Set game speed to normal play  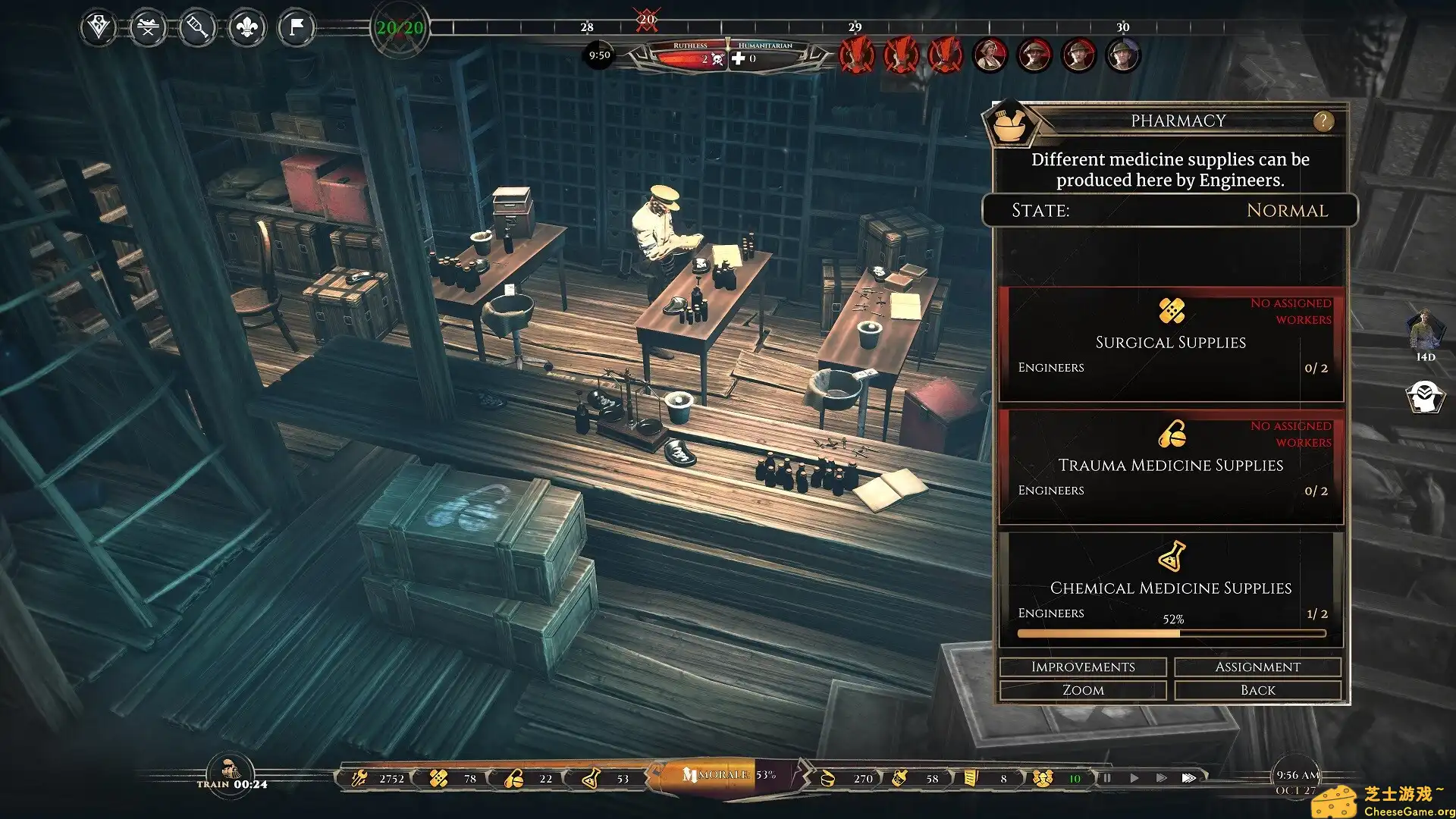[x=1134, y=778]
